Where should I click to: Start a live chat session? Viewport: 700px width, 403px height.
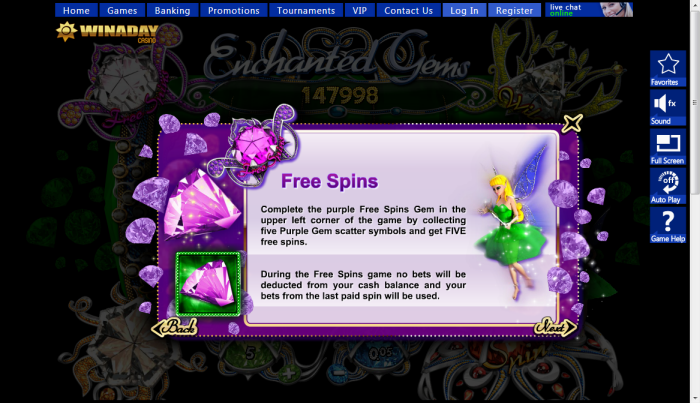(589, 10)
